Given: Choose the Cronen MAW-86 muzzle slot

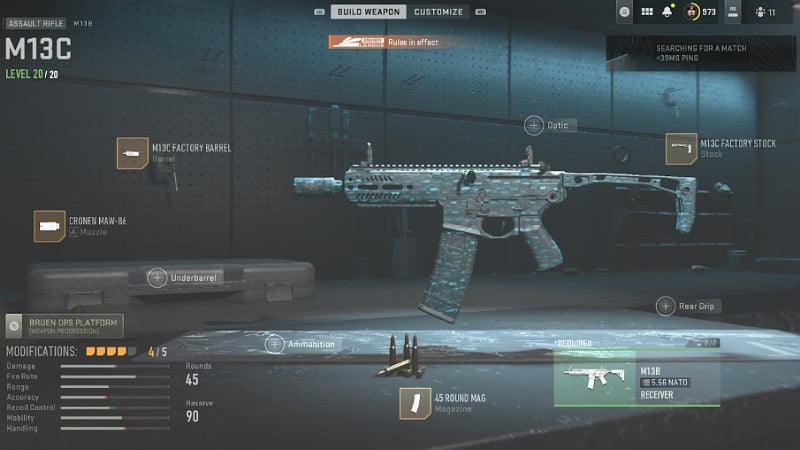Looking at the screenshot, I should 50,226.
